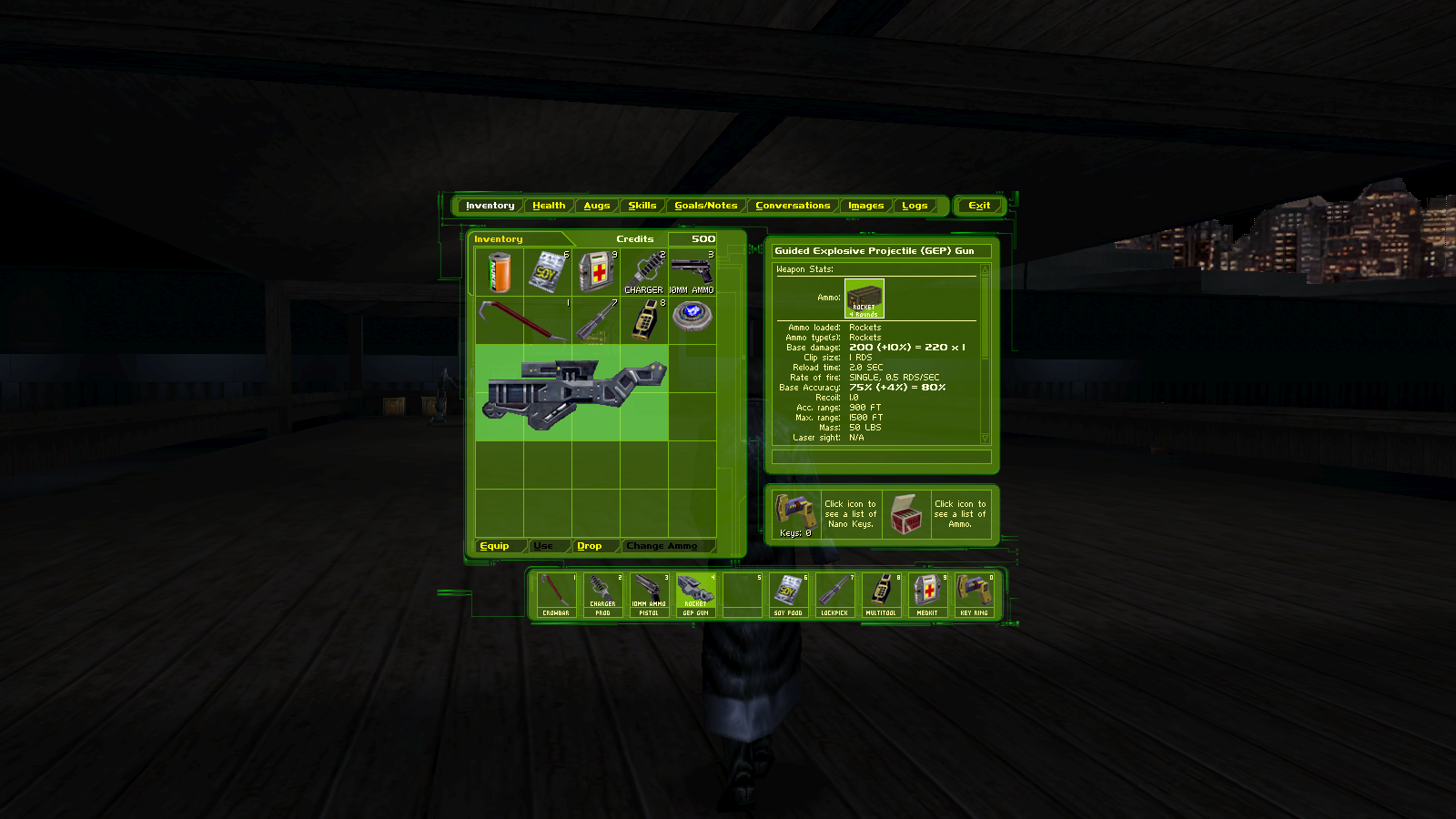This screenshot has height=819, width=1456.
Task: Show the Skills tab
Action: coord(642,206)
